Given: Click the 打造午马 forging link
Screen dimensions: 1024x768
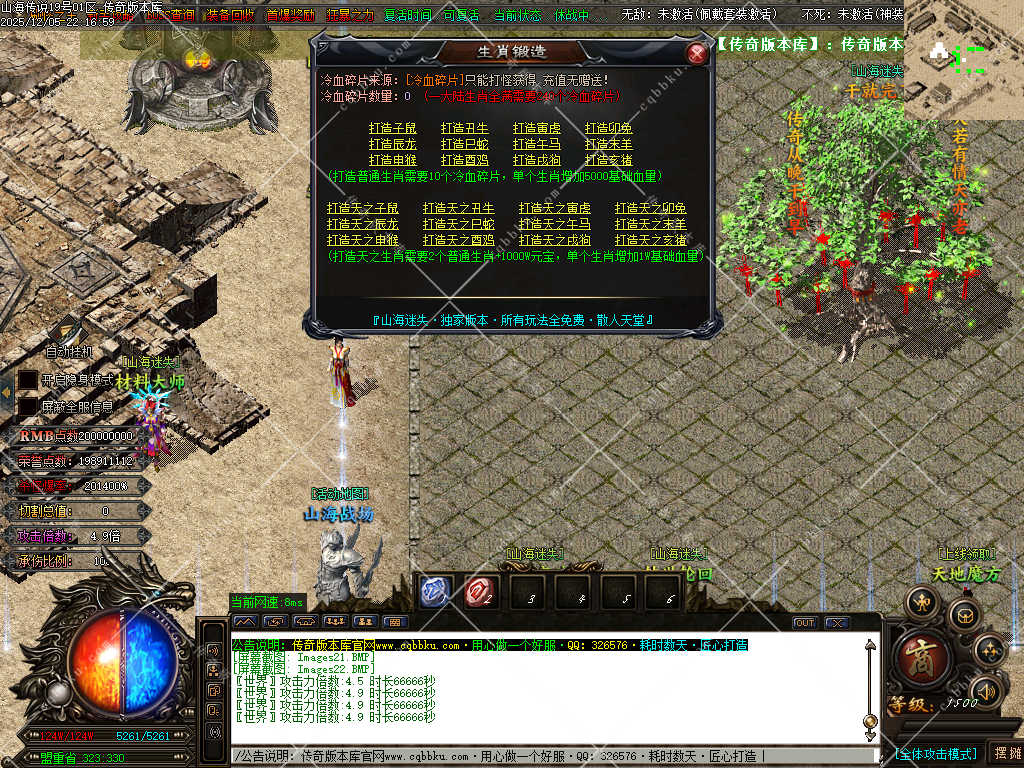Looking at the screenshot, I should pyautogui.click(x=537, y=144).
